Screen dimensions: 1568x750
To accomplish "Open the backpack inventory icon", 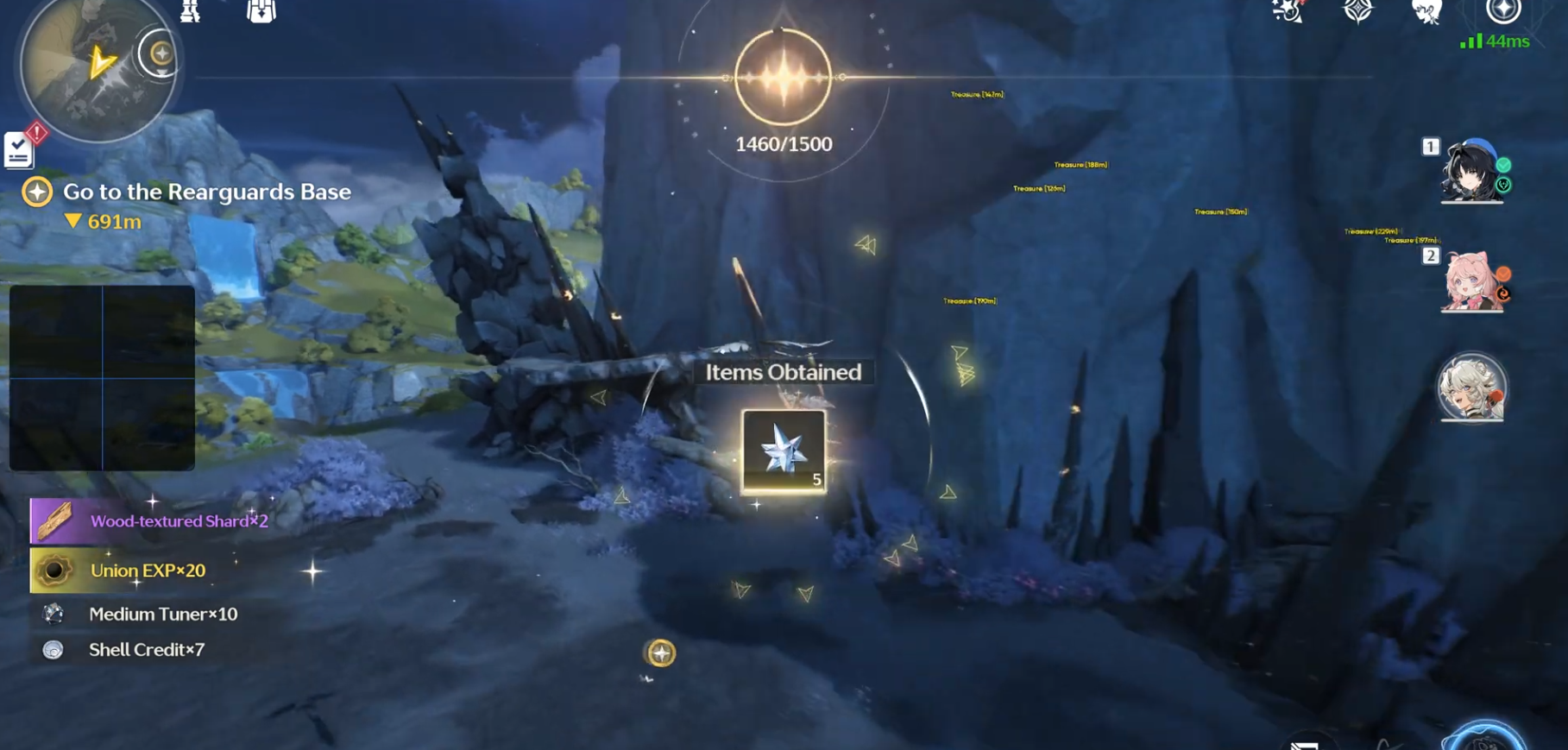I will [x=261, y=11].
